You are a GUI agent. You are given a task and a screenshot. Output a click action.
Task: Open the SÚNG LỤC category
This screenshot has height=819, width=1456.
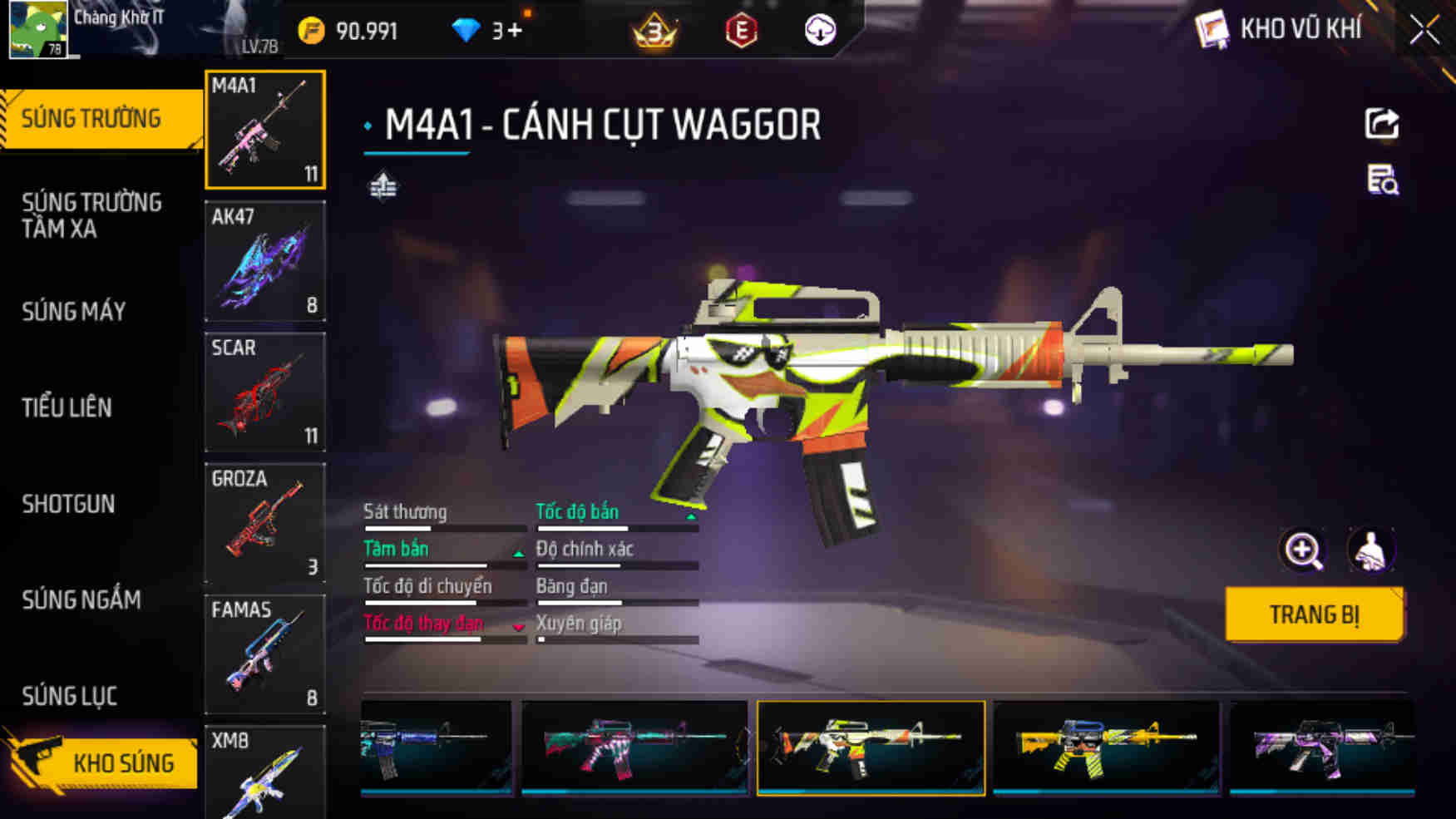[69, 696]
